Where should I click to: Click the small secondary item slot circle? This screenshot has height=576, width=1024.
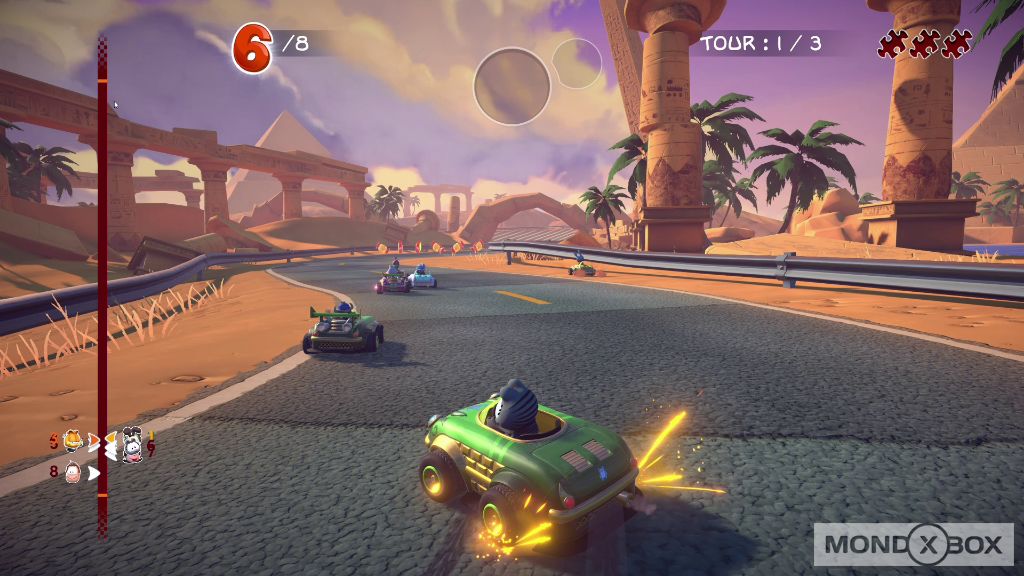(x=576, y=63)
